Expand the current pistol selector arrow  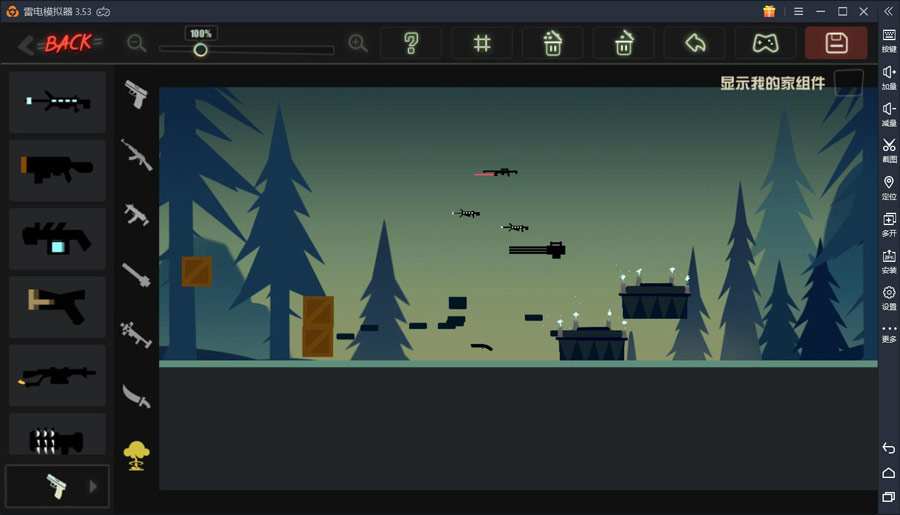tap(94, 487)
